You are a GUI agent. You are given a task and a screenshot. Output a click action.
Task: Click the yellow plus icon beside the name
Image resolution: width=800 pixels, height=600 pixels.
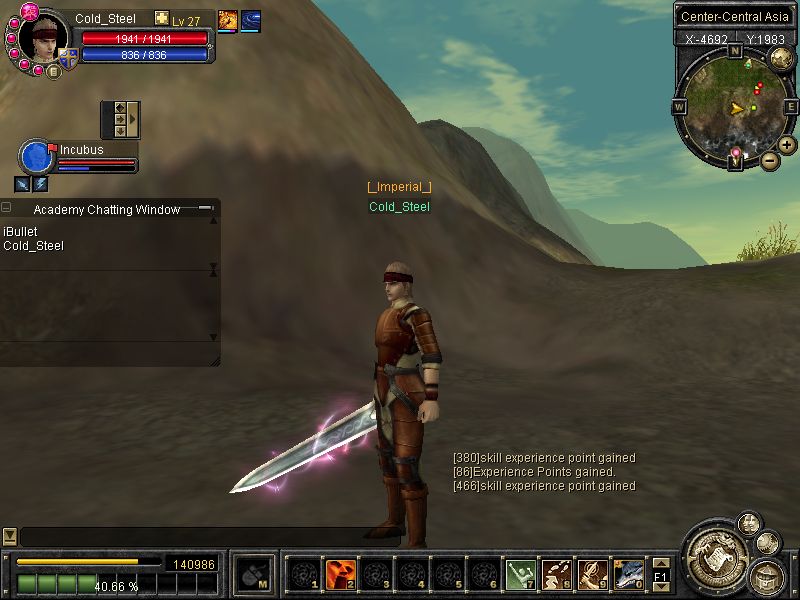click(161, 19)
